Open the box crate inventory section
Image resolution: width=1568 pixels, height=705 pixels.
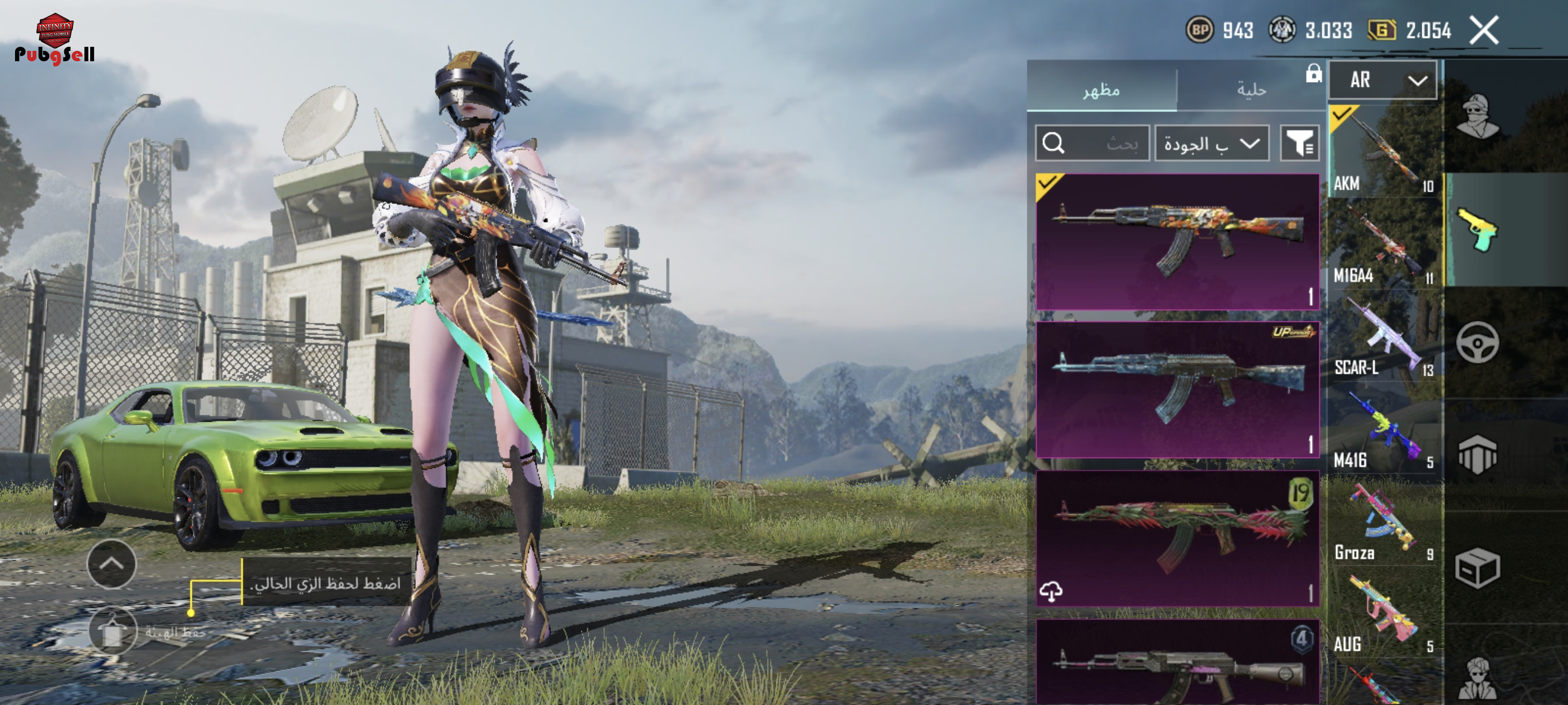point(1477,568)
